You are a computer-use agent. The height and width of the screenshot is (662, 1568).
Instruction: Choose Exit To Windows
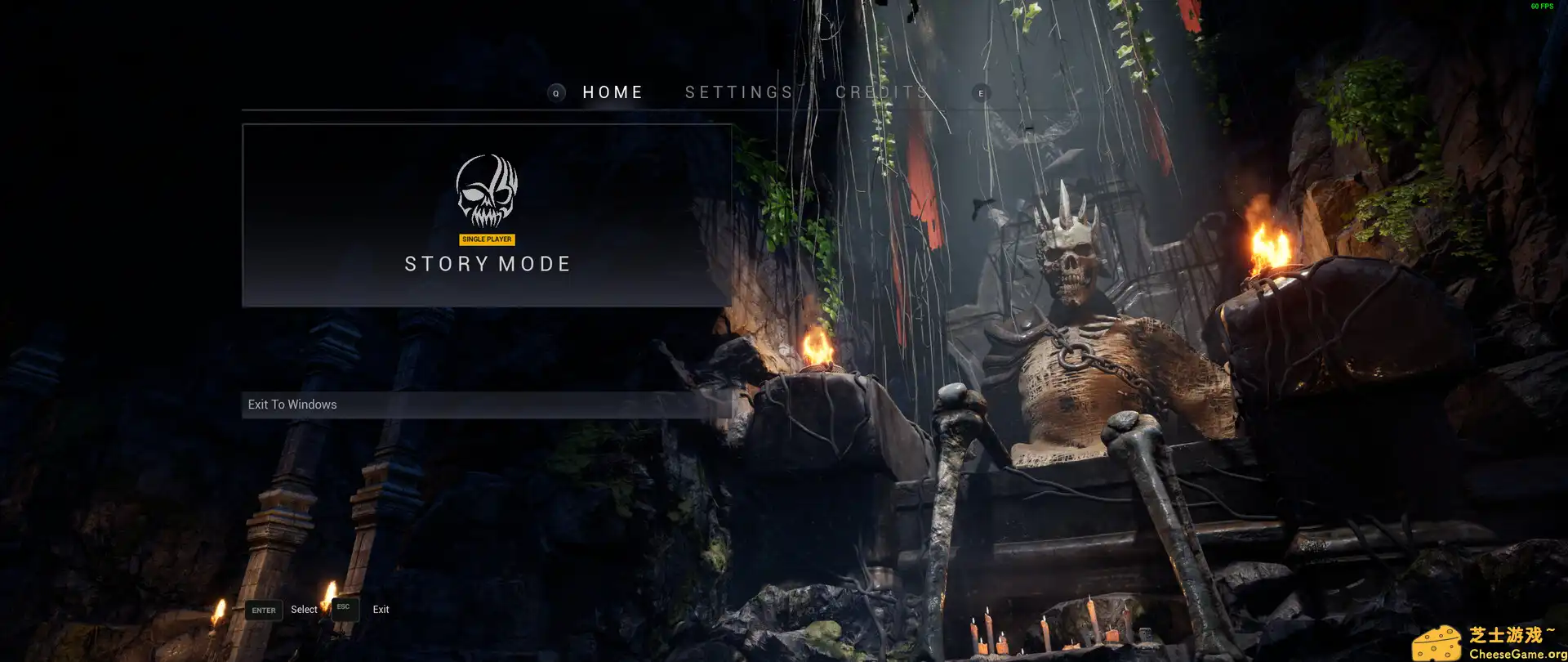[x=487, y=405]
